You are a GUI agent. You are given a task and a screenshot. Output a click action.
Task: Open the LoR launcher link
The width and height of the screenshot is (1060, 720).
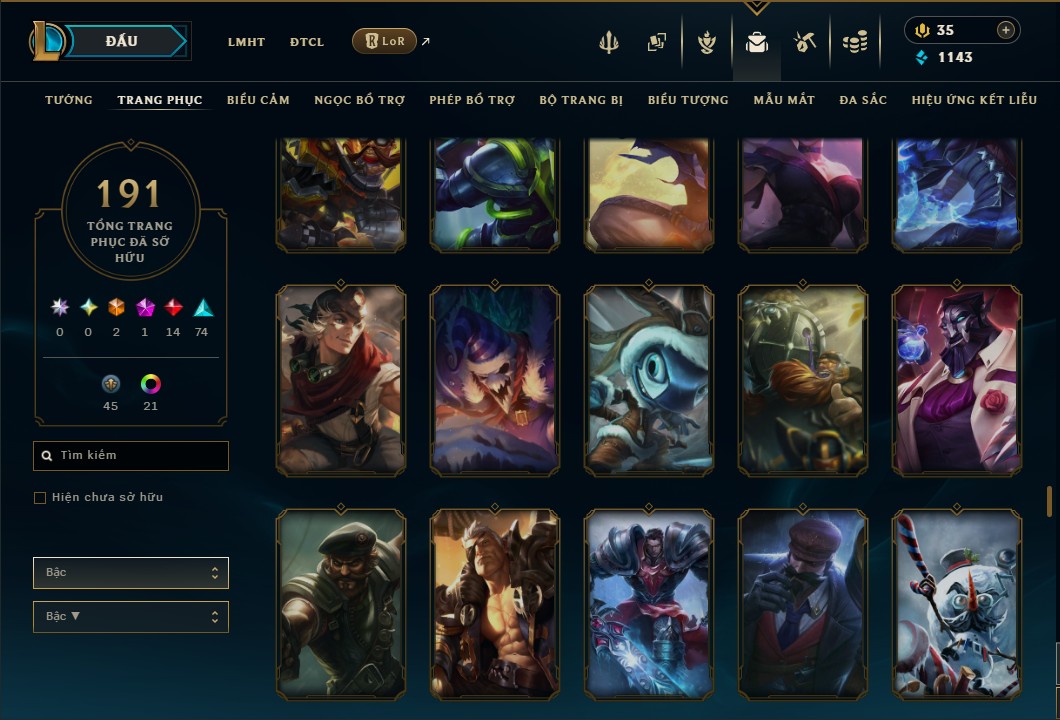(385, 41)
